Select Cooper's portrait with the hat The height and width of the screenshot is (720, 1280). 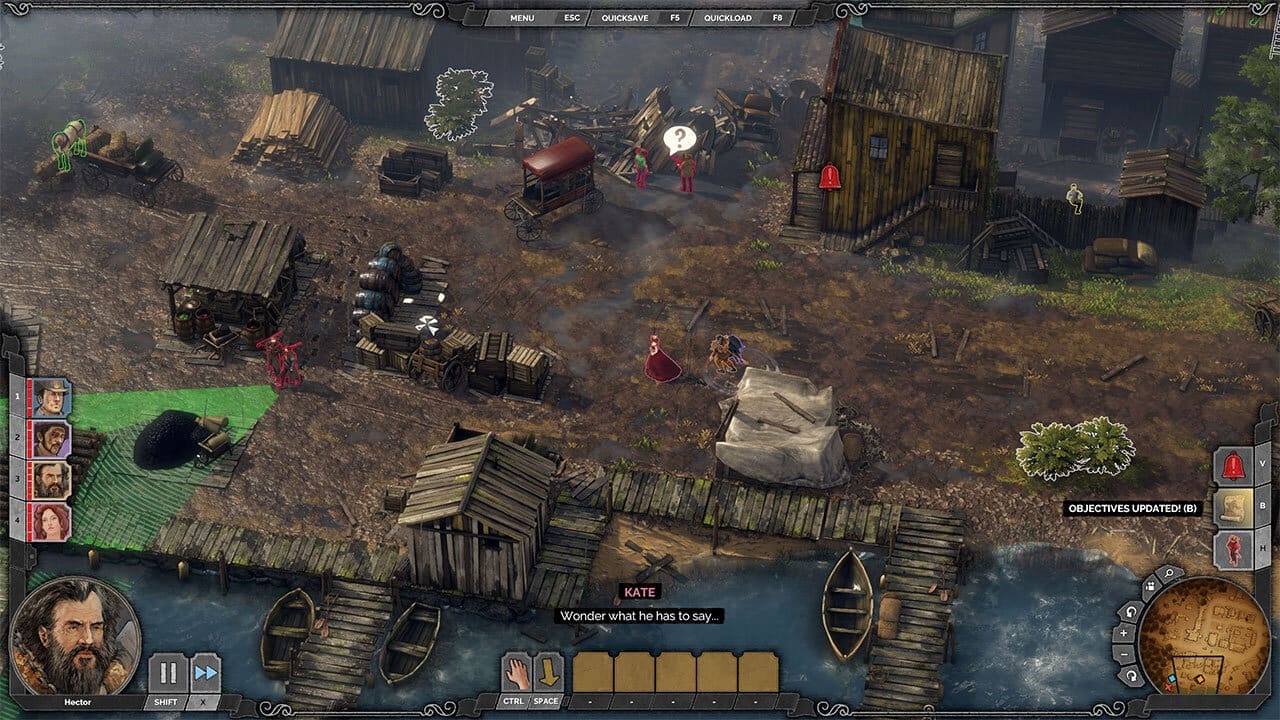(x=51, y=398)
